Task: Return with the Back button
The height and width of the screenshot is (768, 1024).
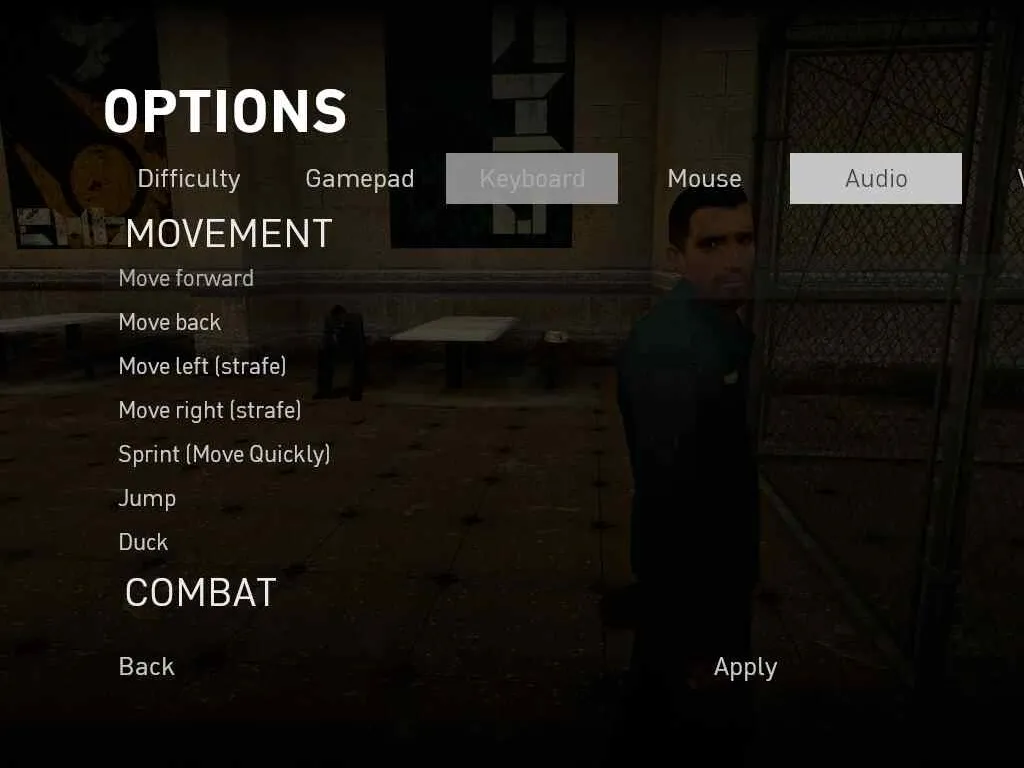Action: coord(146,667)
